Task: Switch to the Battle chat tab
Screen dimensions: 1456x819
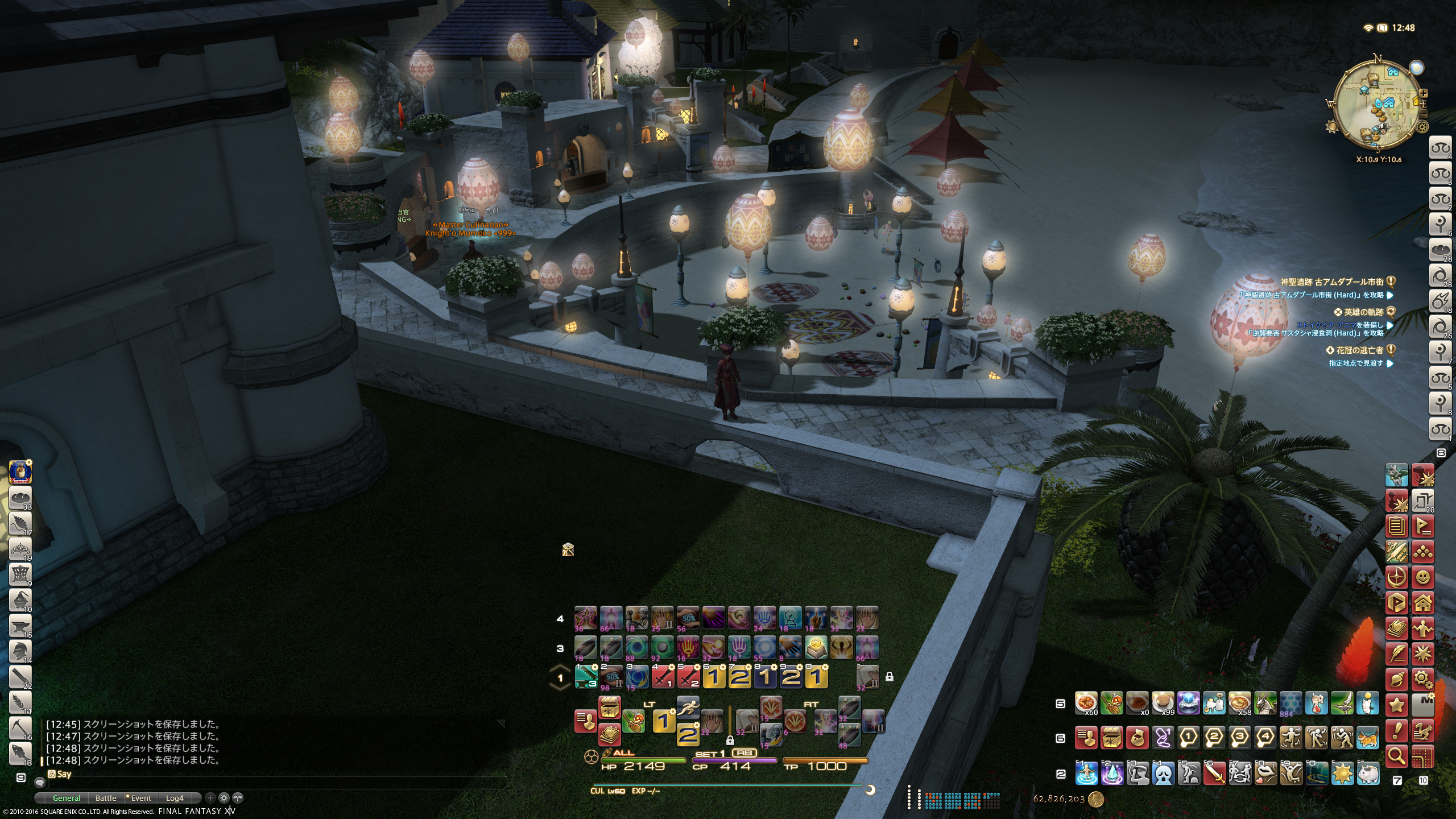Action: pyautogui.click(x=106, y=798)
